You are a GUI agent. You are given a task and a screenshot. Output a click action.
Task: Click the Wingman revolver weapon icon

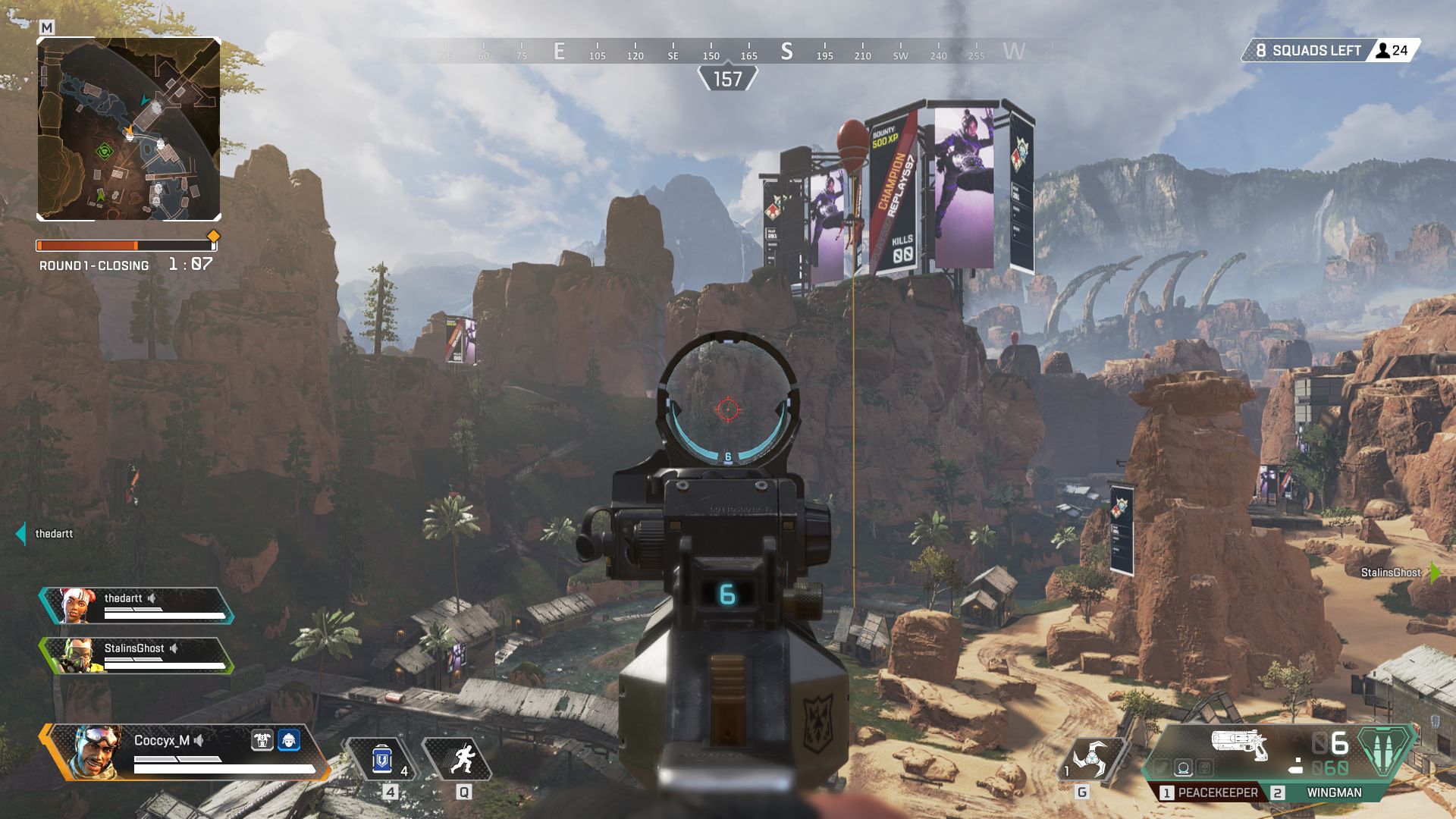point(1239,744)
